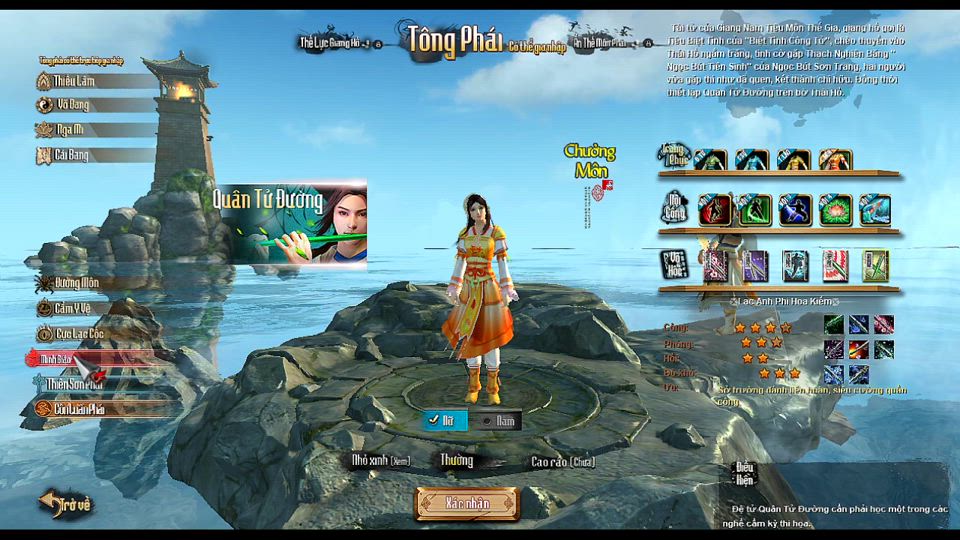Screen dimensions: 960x540
Task: Go back with the Trở về button
Action: pyautogui.click(x=66, y=504)
